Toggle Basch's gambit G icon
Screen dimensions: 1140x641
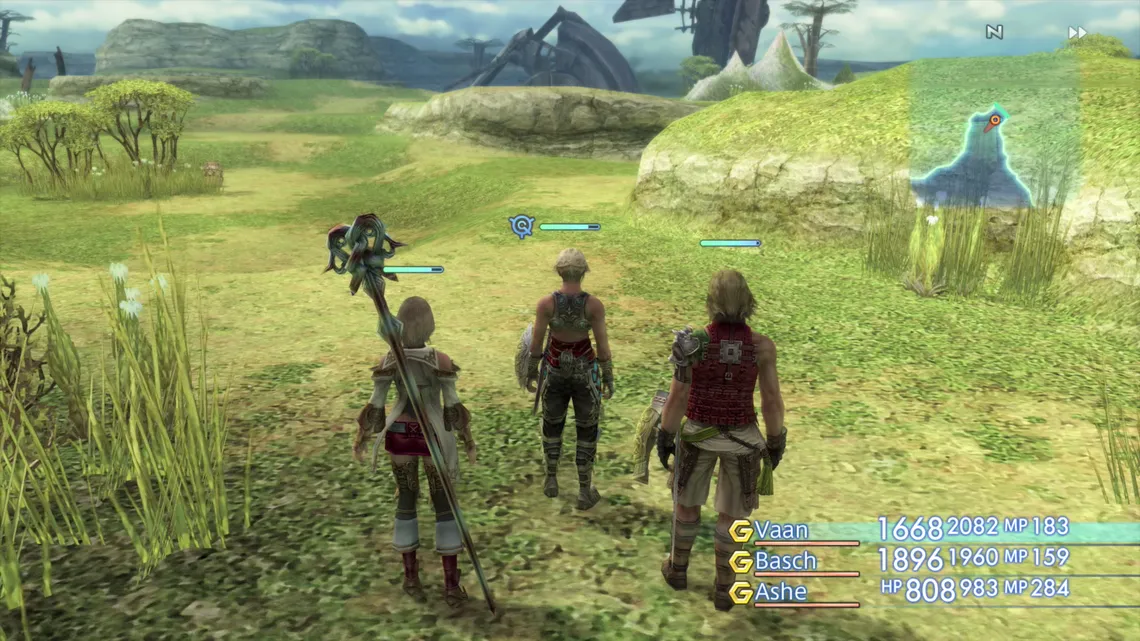[740, 562]
